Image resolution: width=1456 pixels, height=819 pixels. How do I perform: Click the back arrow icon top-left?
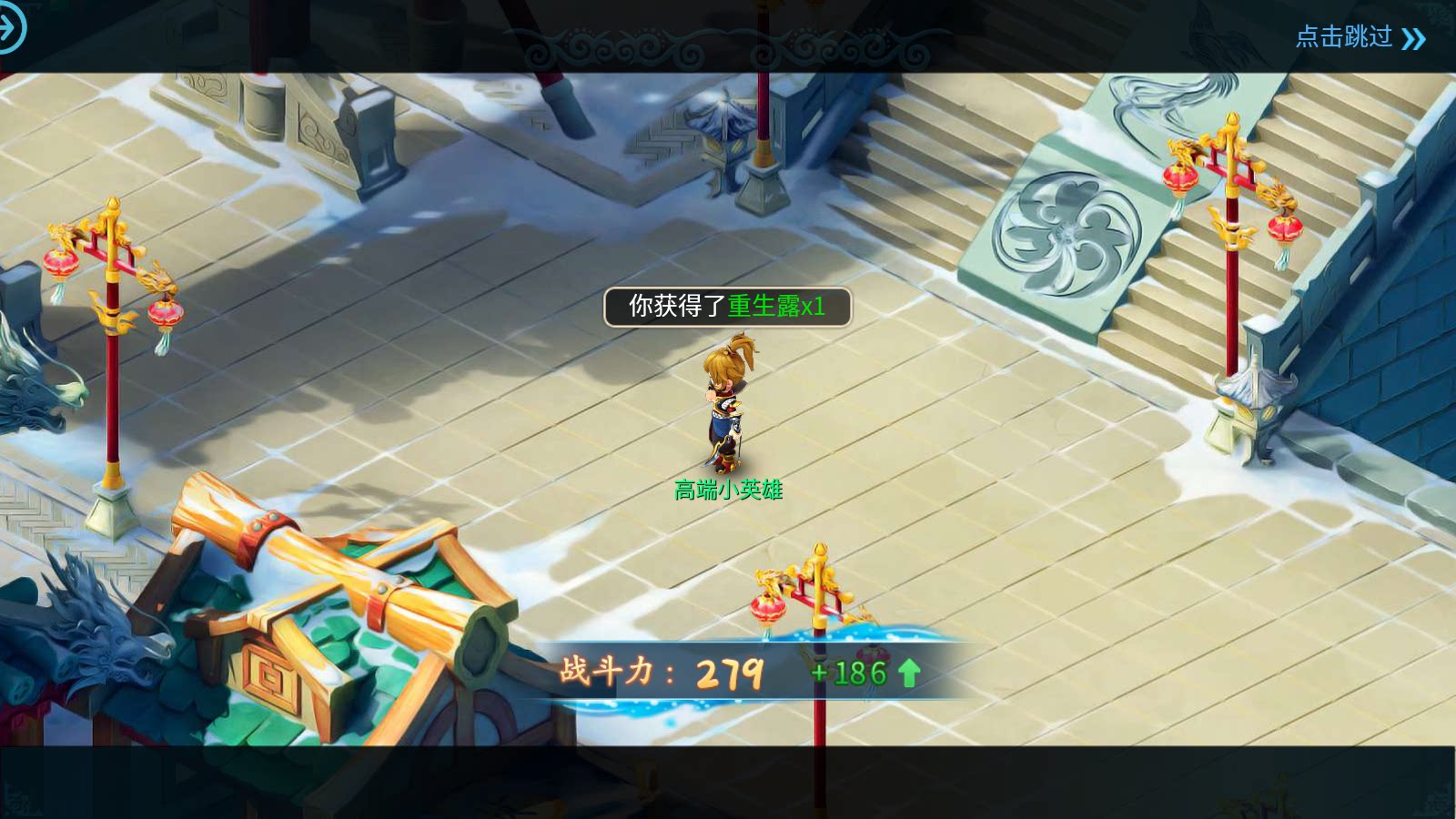click(13, 30)
